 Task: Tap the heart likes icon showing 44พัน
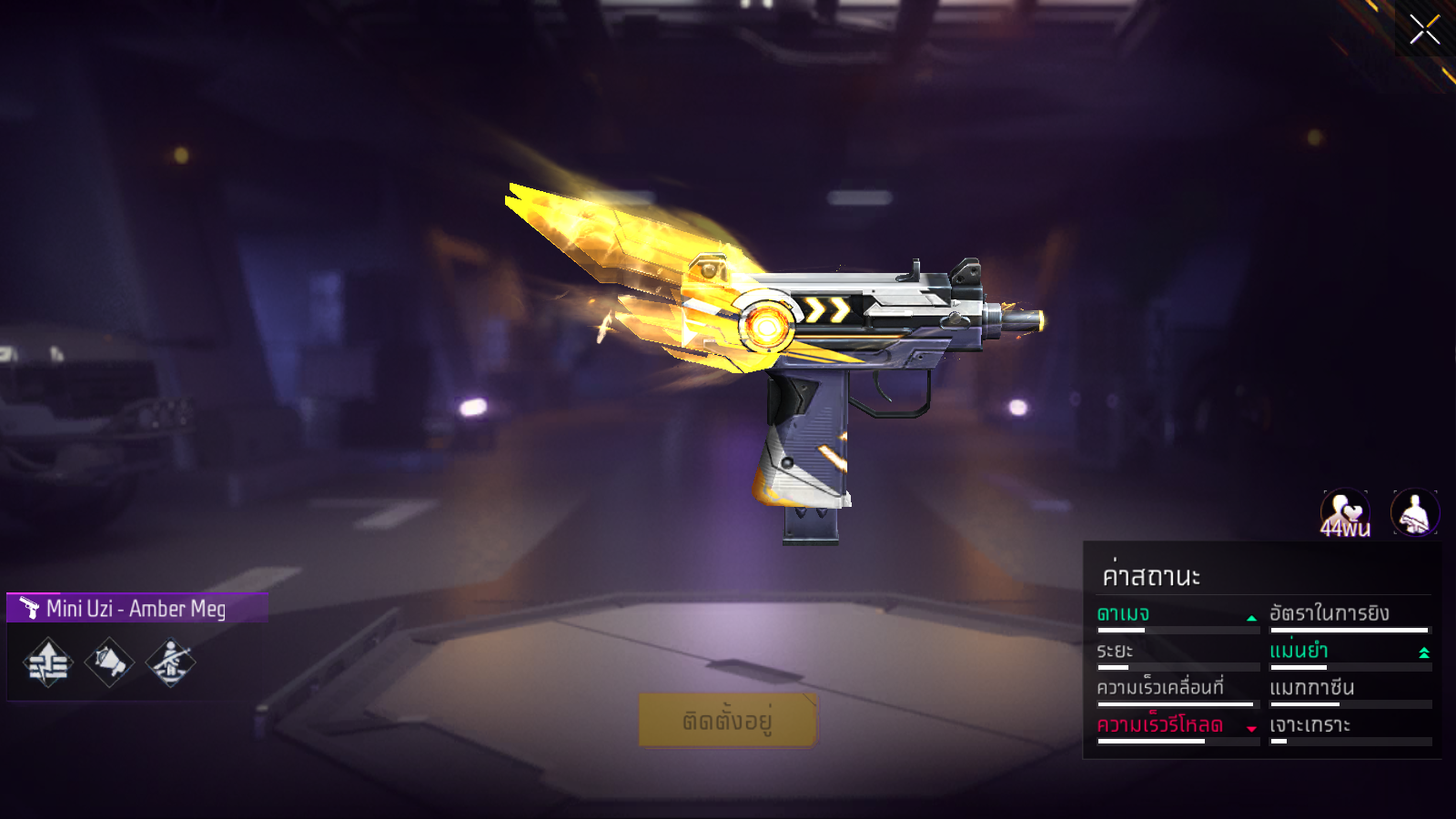[1345, 514]
